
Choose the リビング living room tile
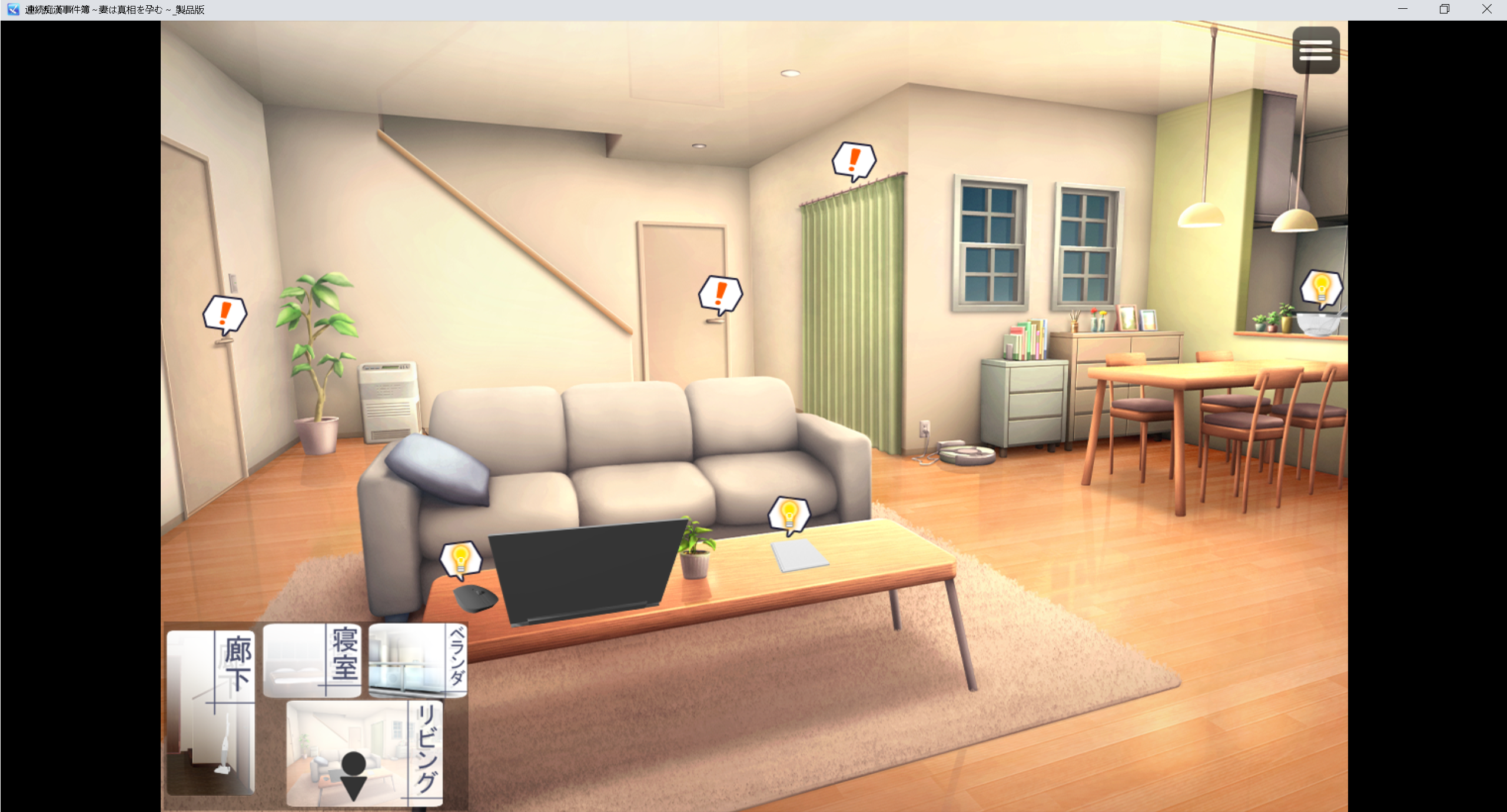click(x=364, y=754)
